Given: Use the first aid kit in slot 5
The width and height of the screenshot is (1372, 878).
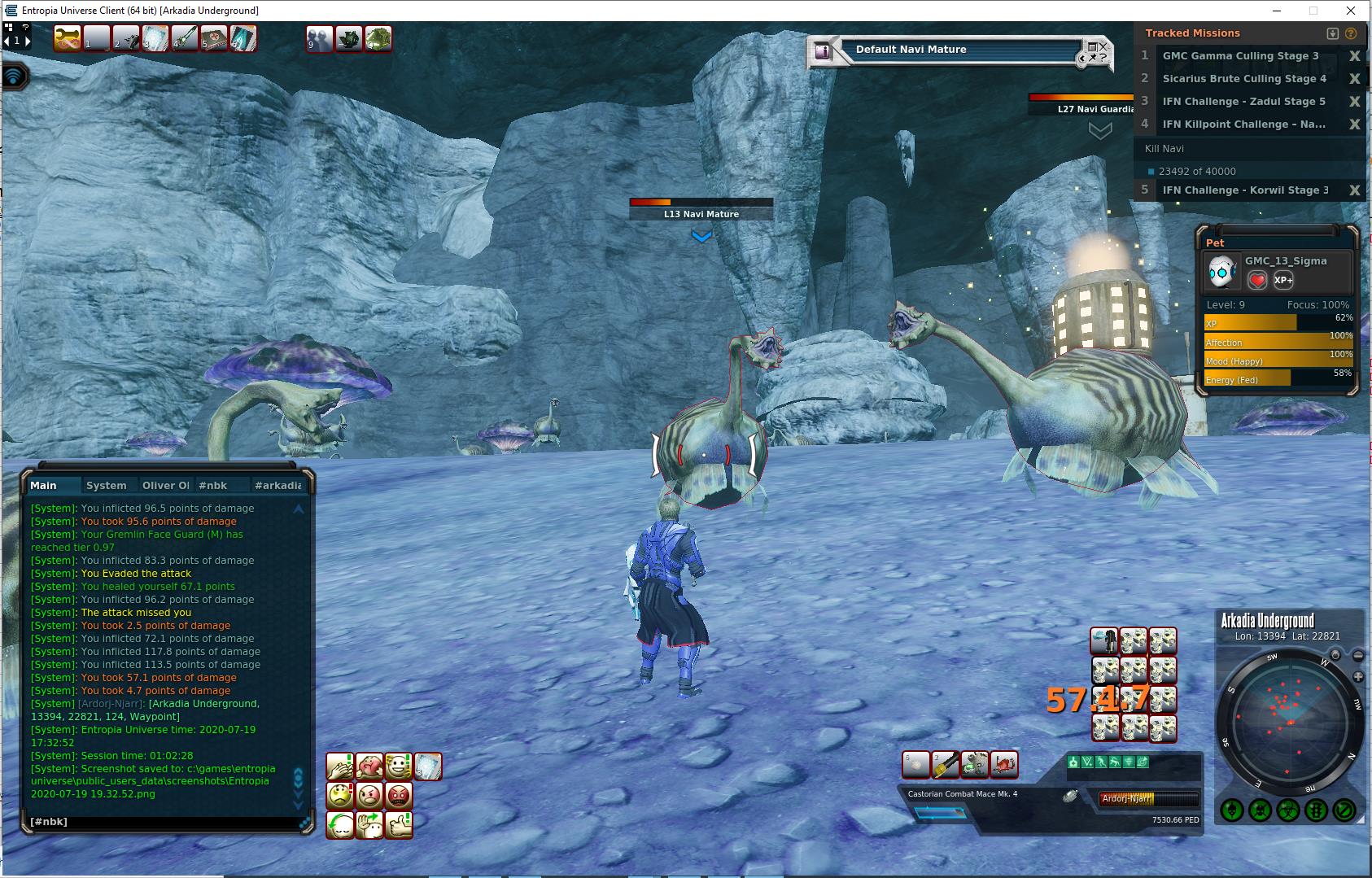Looking at the screenshot, I should (214, 38).
